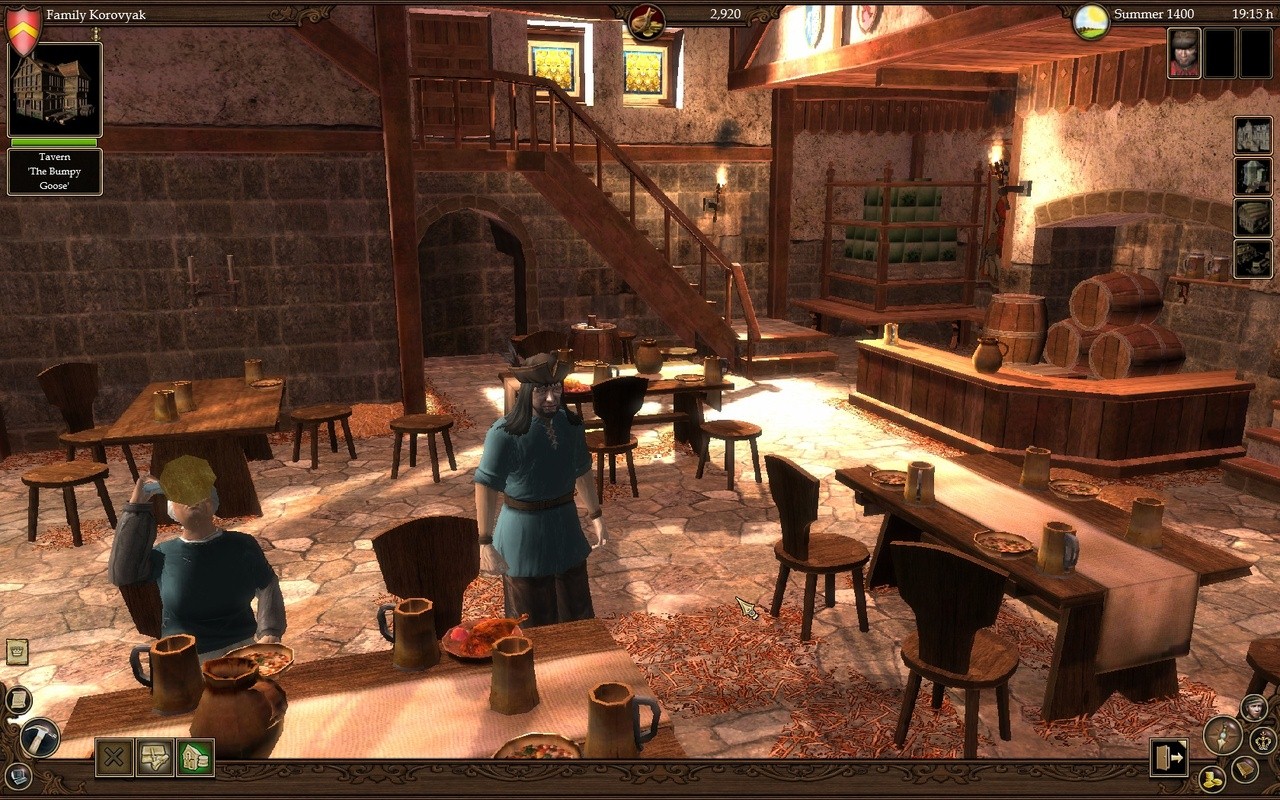Click the X cancel action button
The image size is (1280, 800).
coord(114,757)
